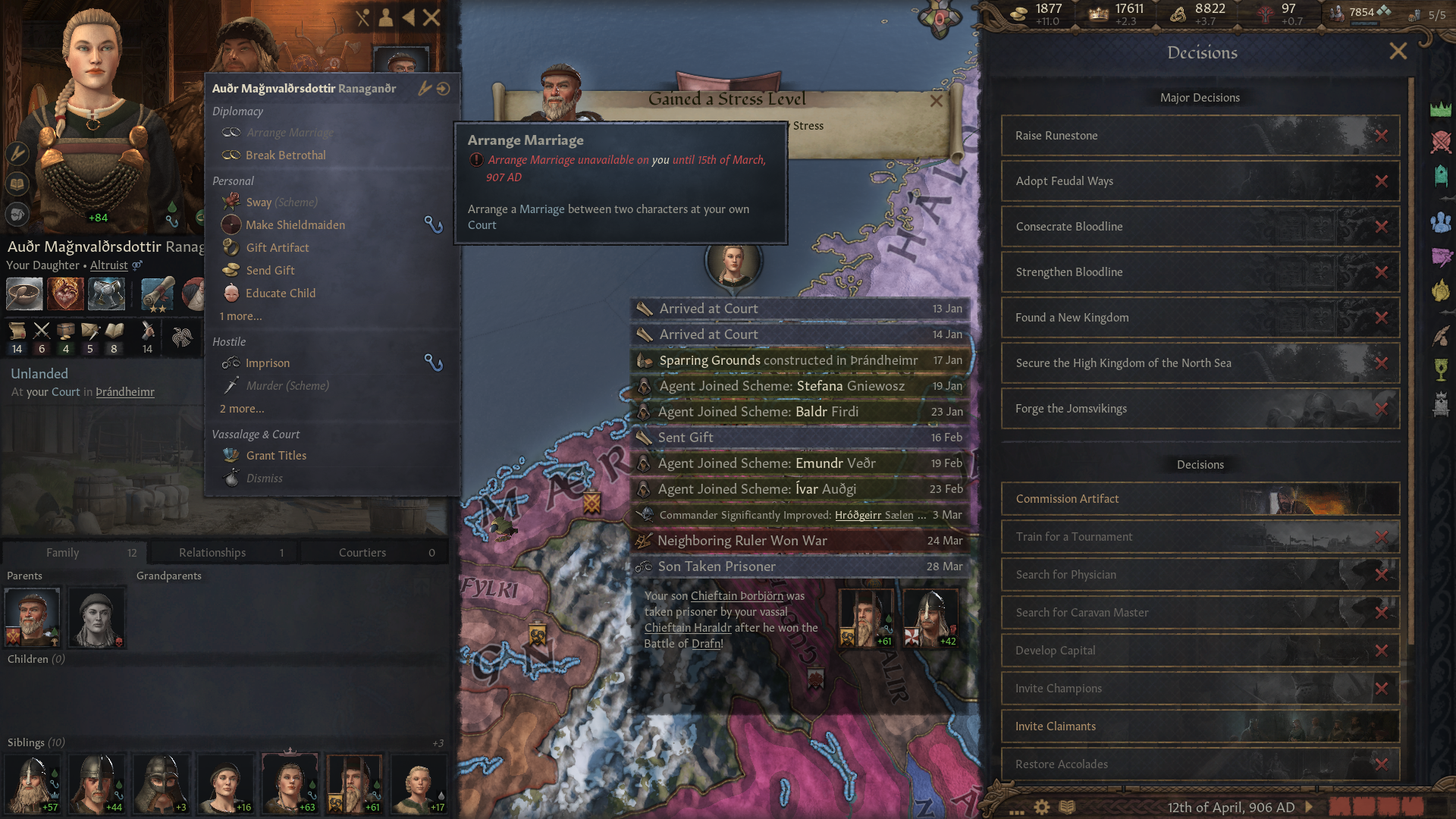Image resolution: width=1456 pixels, height=819 pixels.
Task: Select the Raise Runestone decision
Action: point(1198,136)
